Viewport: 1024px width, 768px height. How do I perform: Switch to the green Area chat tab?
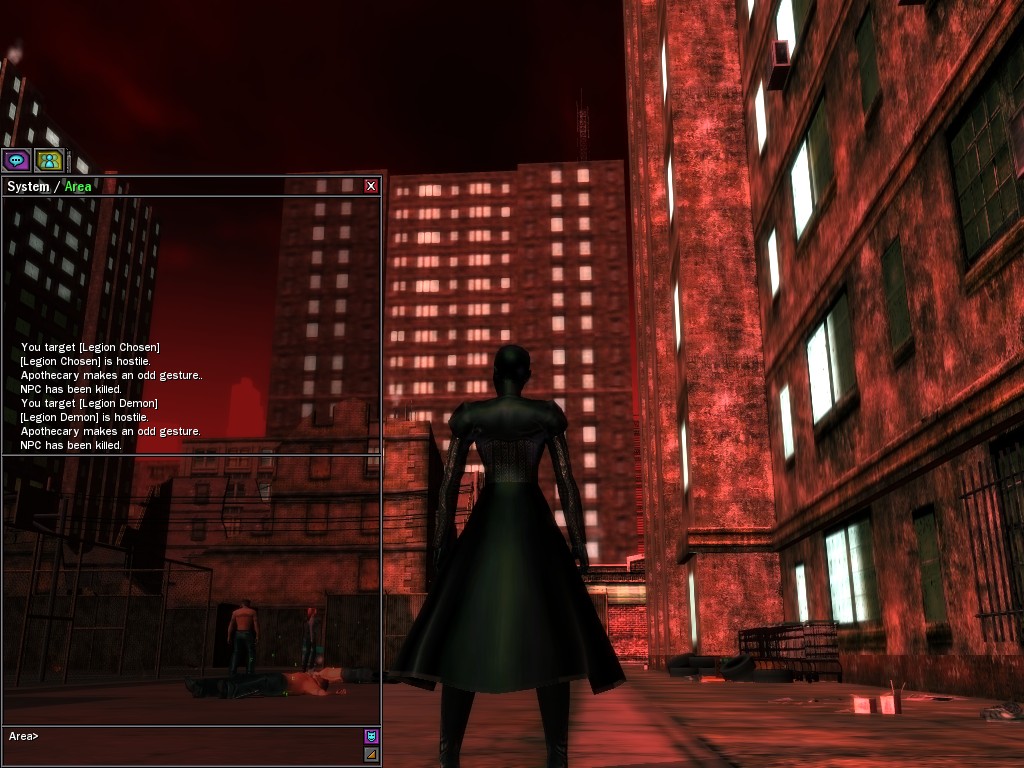78,187
